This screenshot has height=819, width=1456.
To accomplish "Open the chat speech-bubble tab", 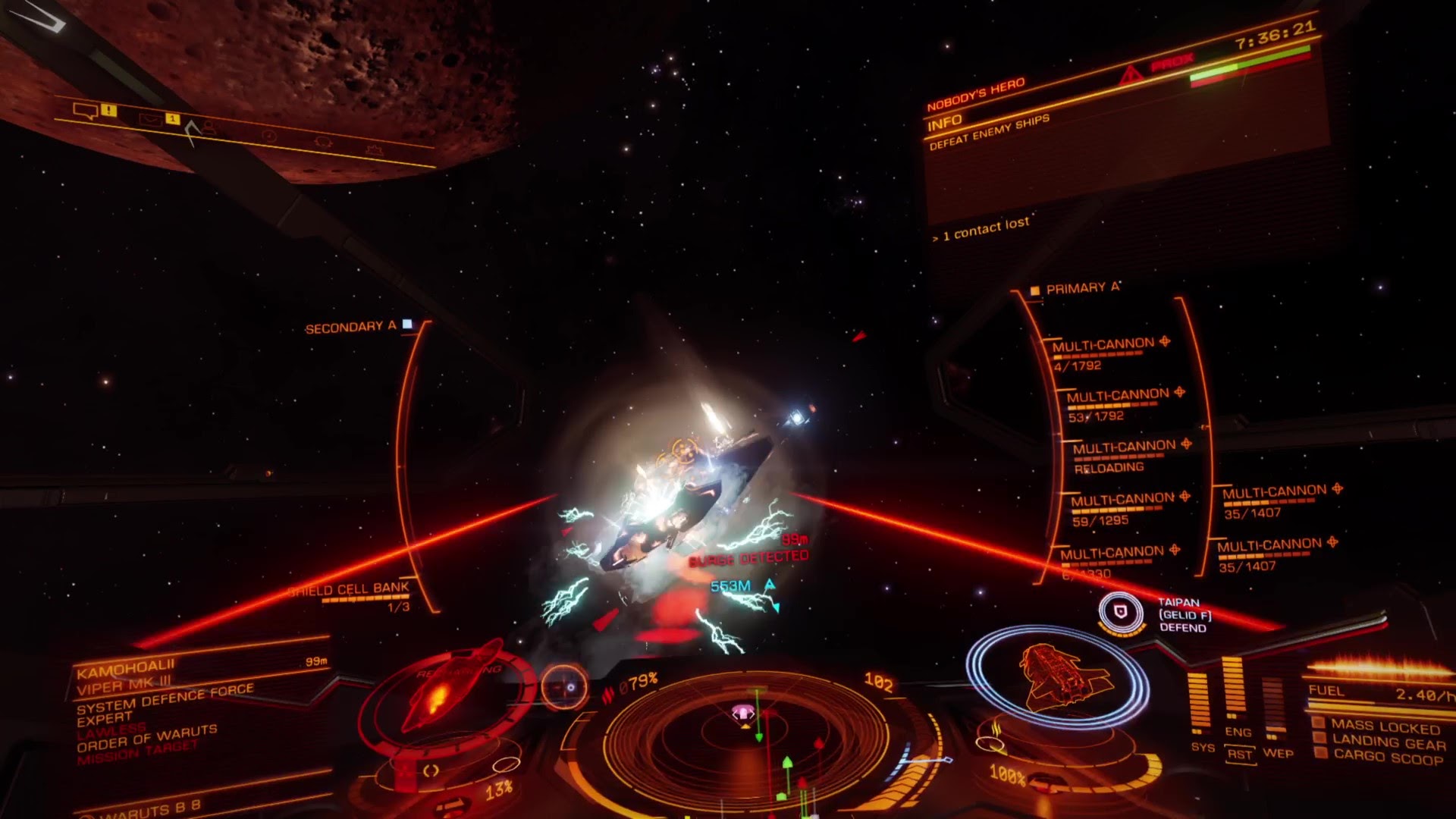I will (85, 111).
